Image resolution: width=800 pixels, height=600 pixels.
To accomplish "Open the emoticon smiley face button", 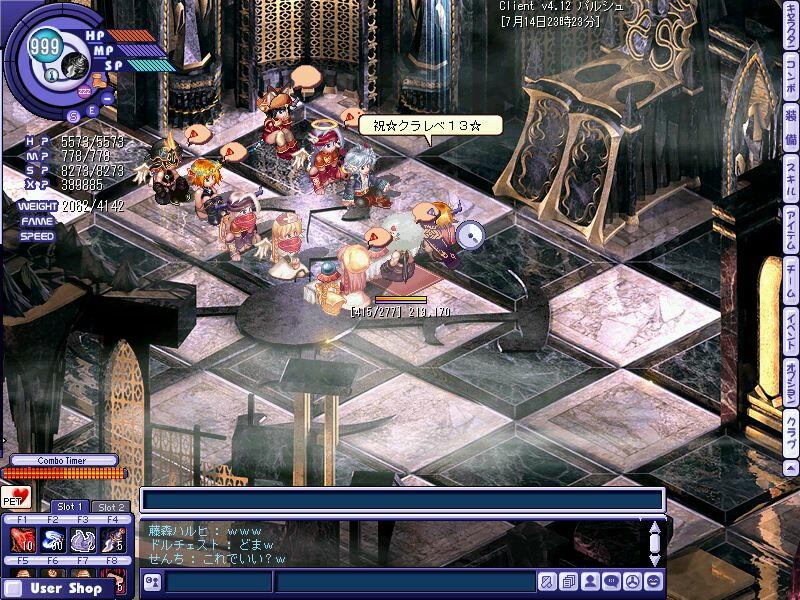I will pos(654,581).
